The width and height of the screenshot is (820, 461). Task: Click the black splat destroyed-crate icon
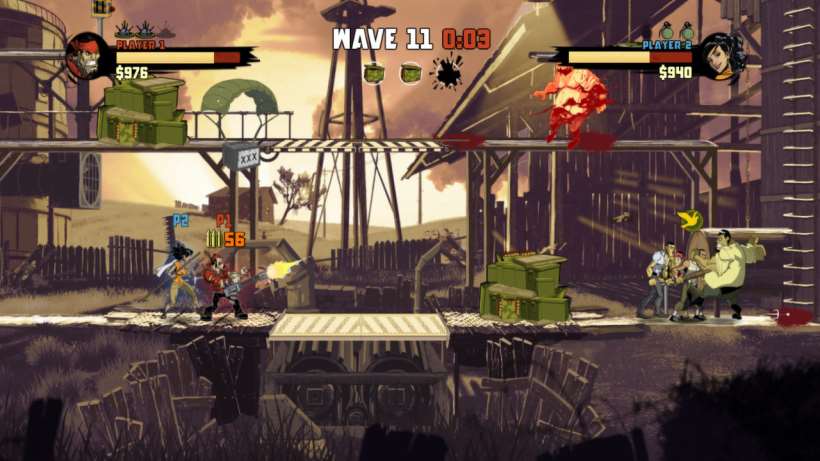(447, 72)
